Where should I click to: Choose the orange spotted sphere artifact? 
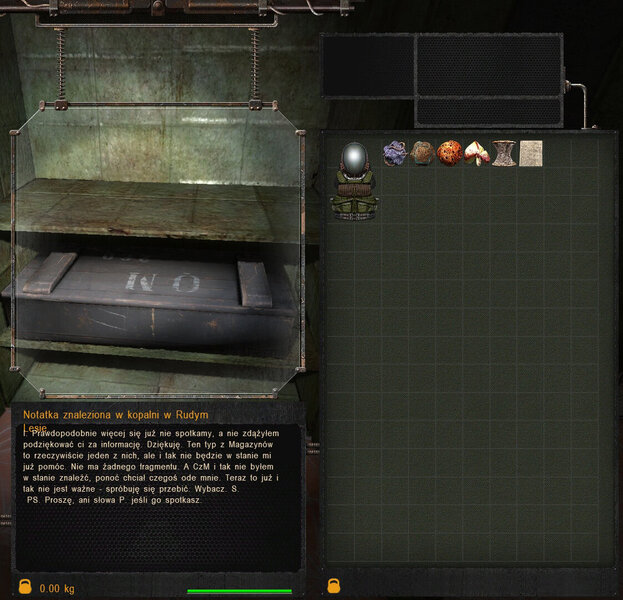[x=449, y=152]
